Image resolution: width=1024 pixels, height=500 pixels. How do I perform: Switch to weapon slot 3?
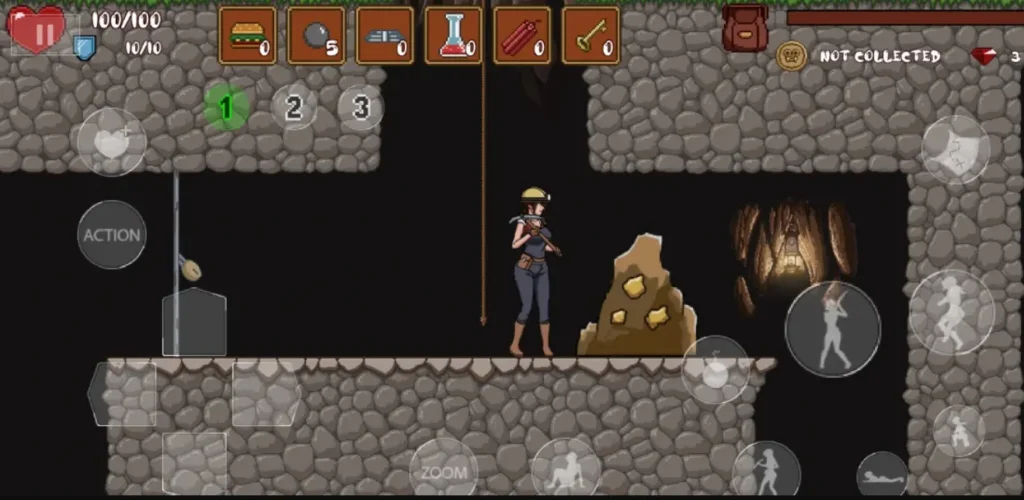pos(360,107)
